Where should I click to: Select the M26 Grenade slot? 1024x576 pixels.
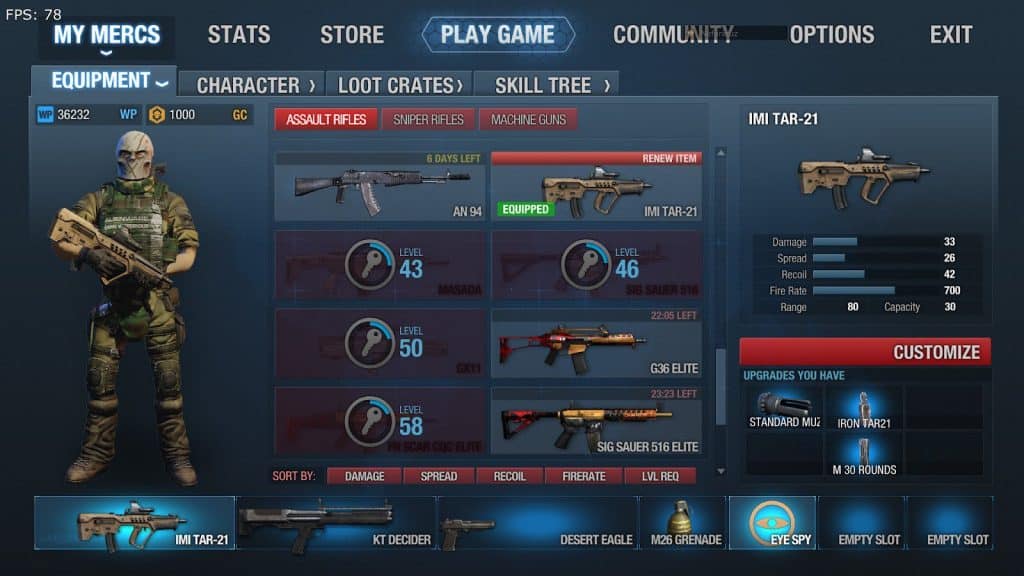coord(683,523)
